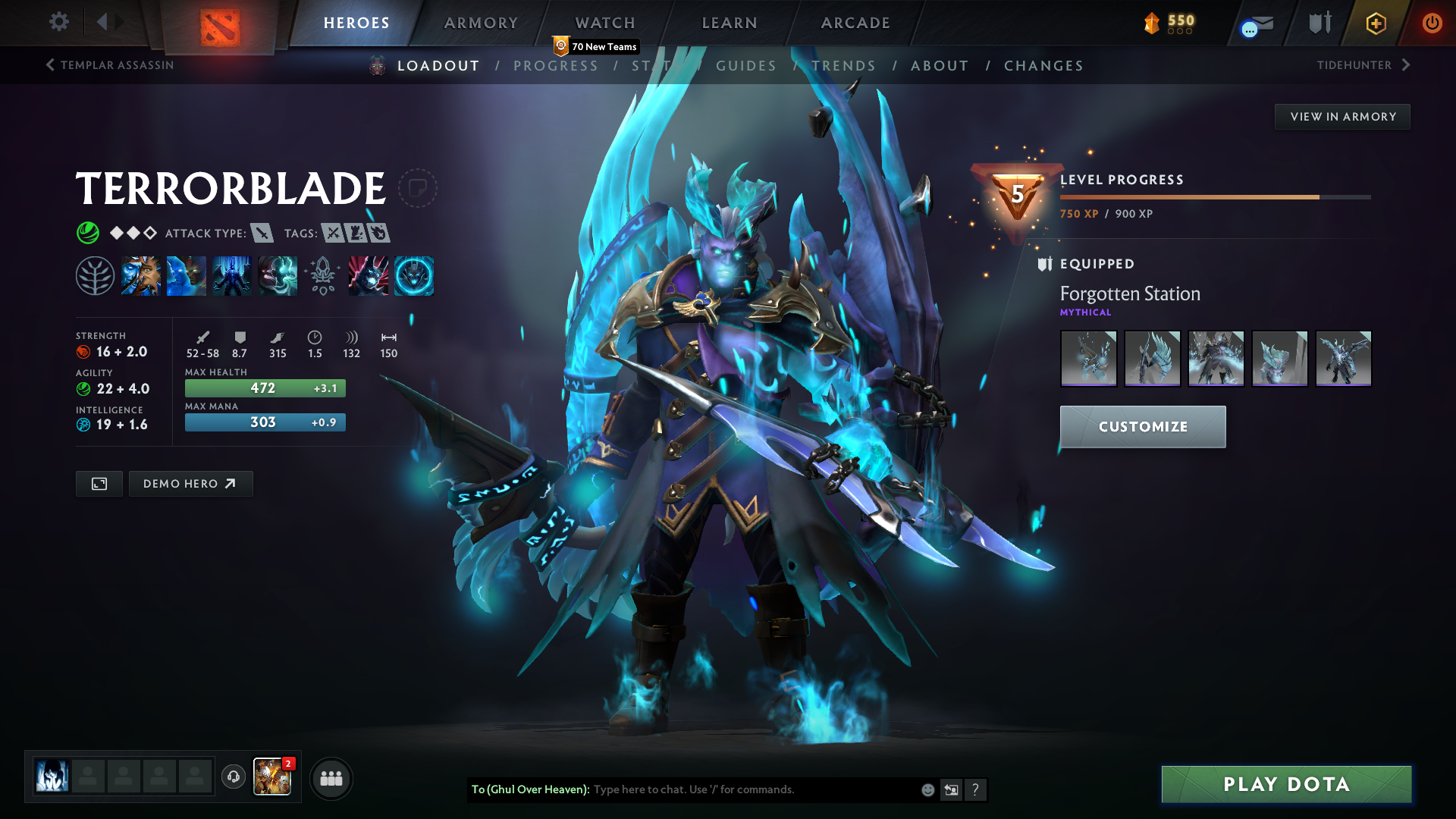This screenshot has height=819, width=1456.
Task: Open the emoticon picker in chat
Action: [x=927, y=789]
